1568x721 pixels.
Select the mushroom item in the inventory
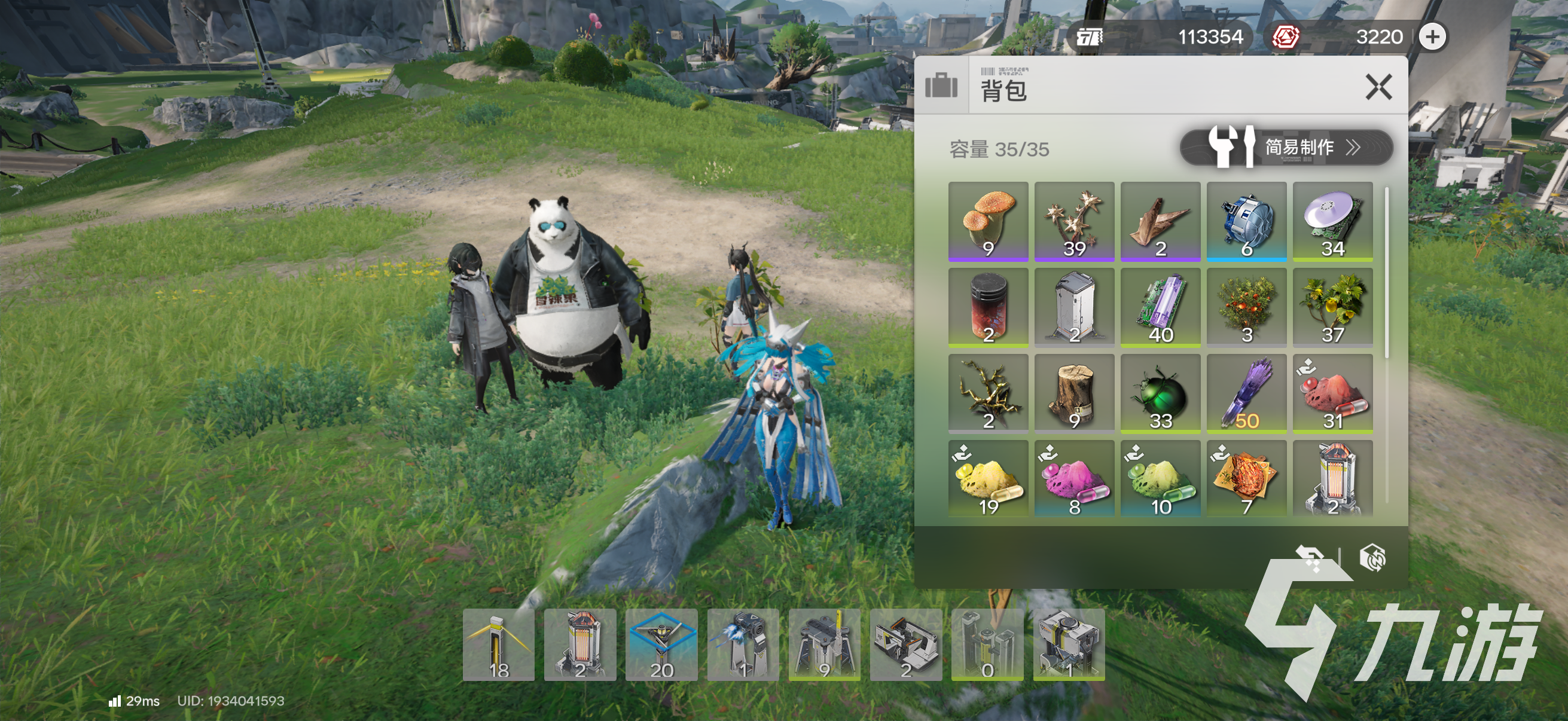click(x=987, y=221)
